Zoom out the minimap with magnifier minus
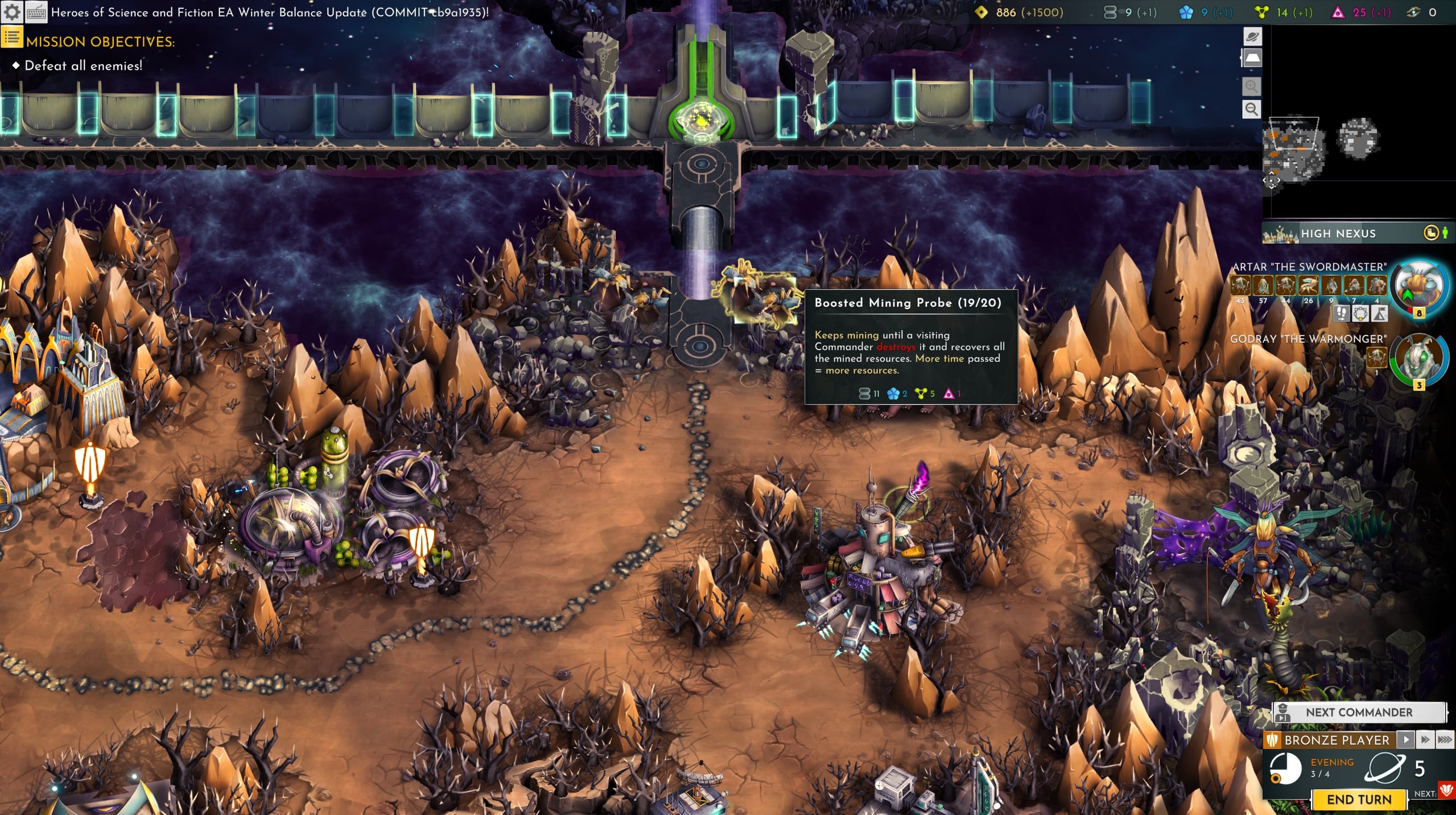This screenshot has width=1456, height=815. point(1251,109)
